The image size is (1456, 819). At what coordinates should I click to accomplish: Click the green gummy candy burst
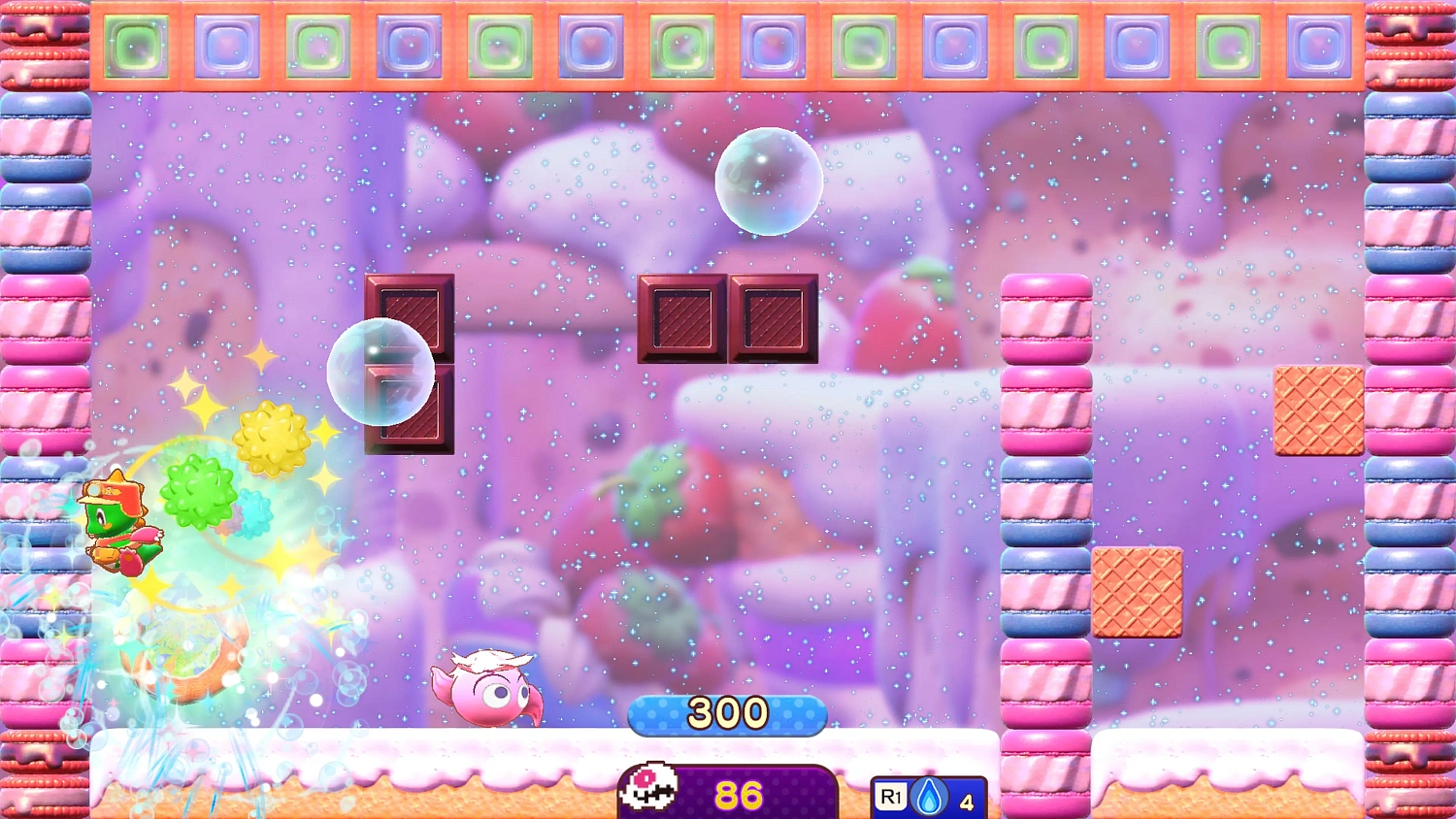point(199,493)
